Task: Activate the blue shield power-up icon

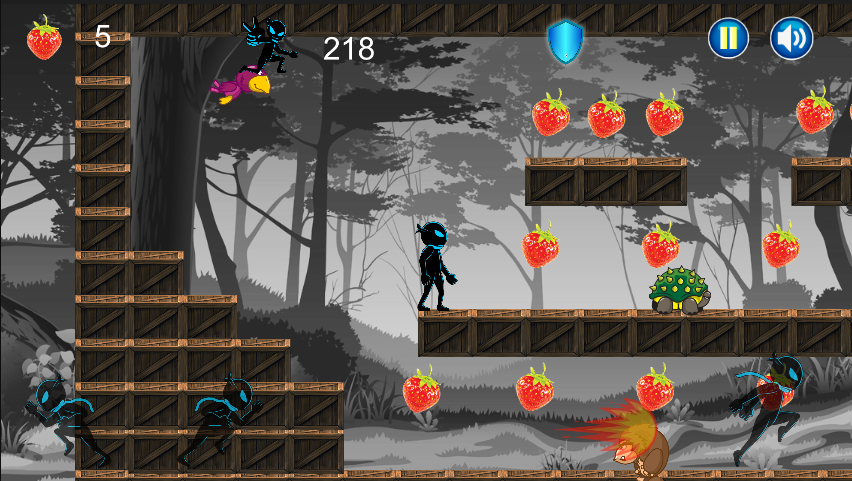Action: click(x=565, y=41)
